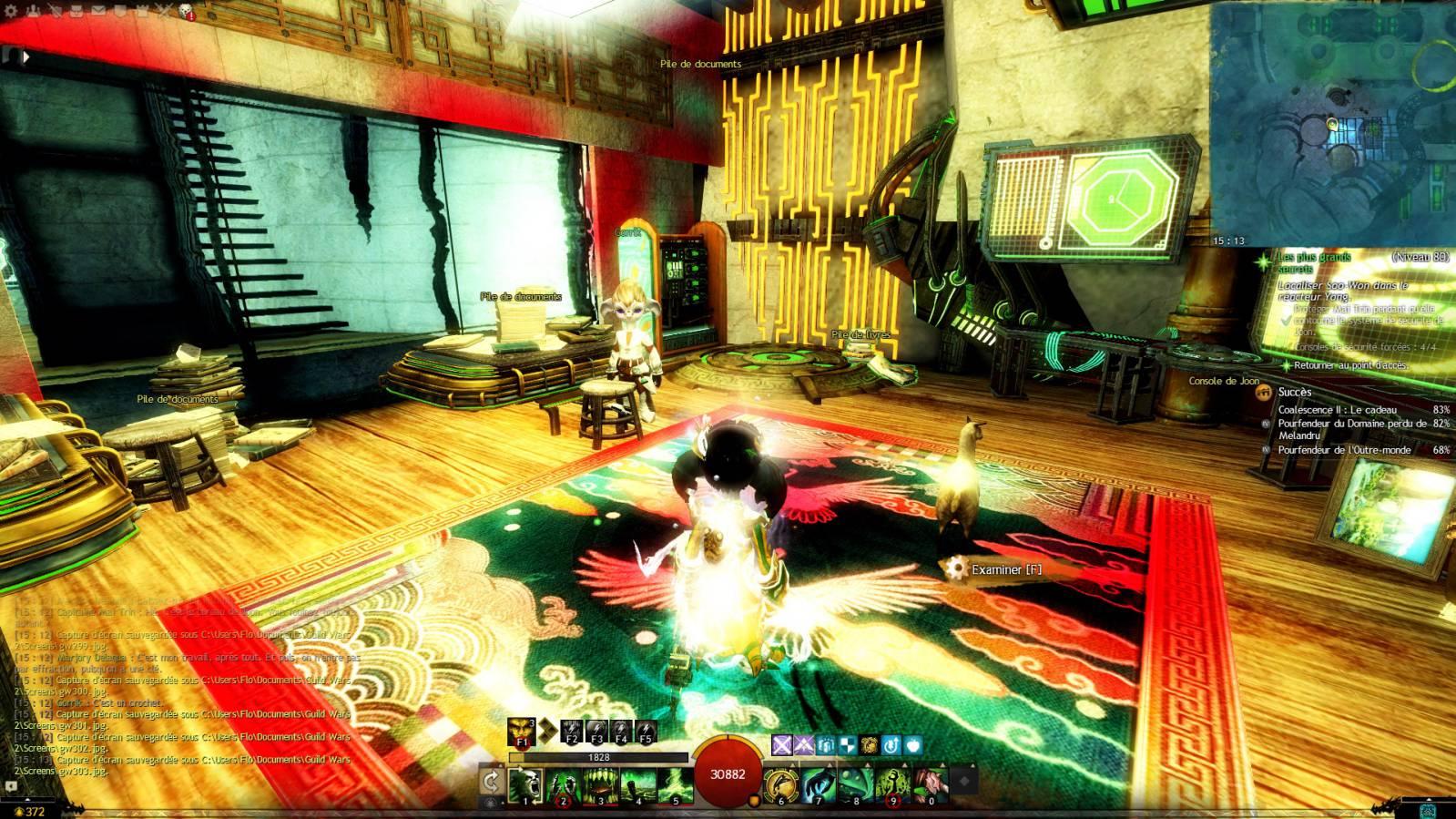Open the inventory bag icon
The image size is (1456, 819).
click(x=76, y=11)
